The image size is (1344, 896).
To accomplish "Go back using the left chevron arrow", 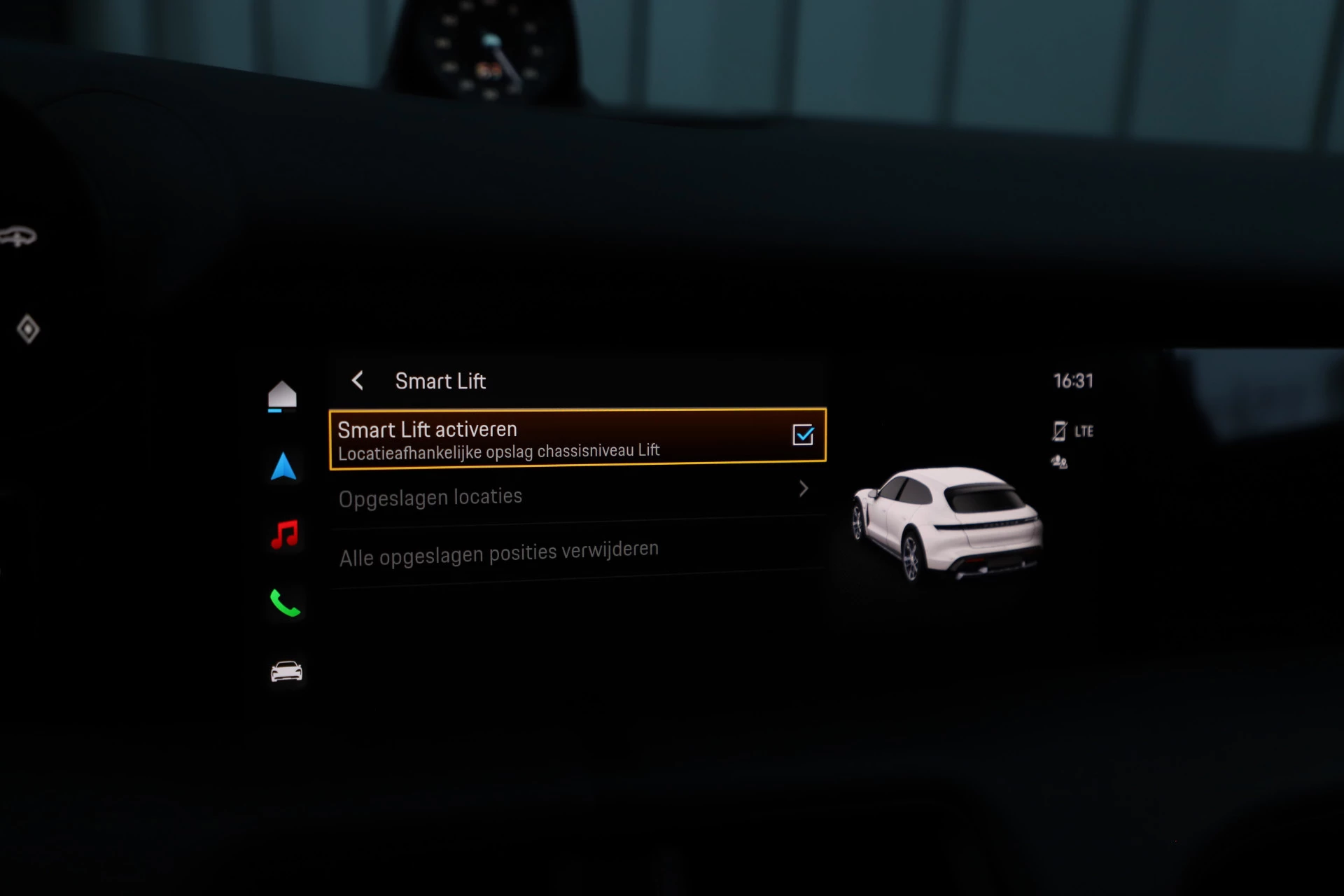I will [357, 381].
